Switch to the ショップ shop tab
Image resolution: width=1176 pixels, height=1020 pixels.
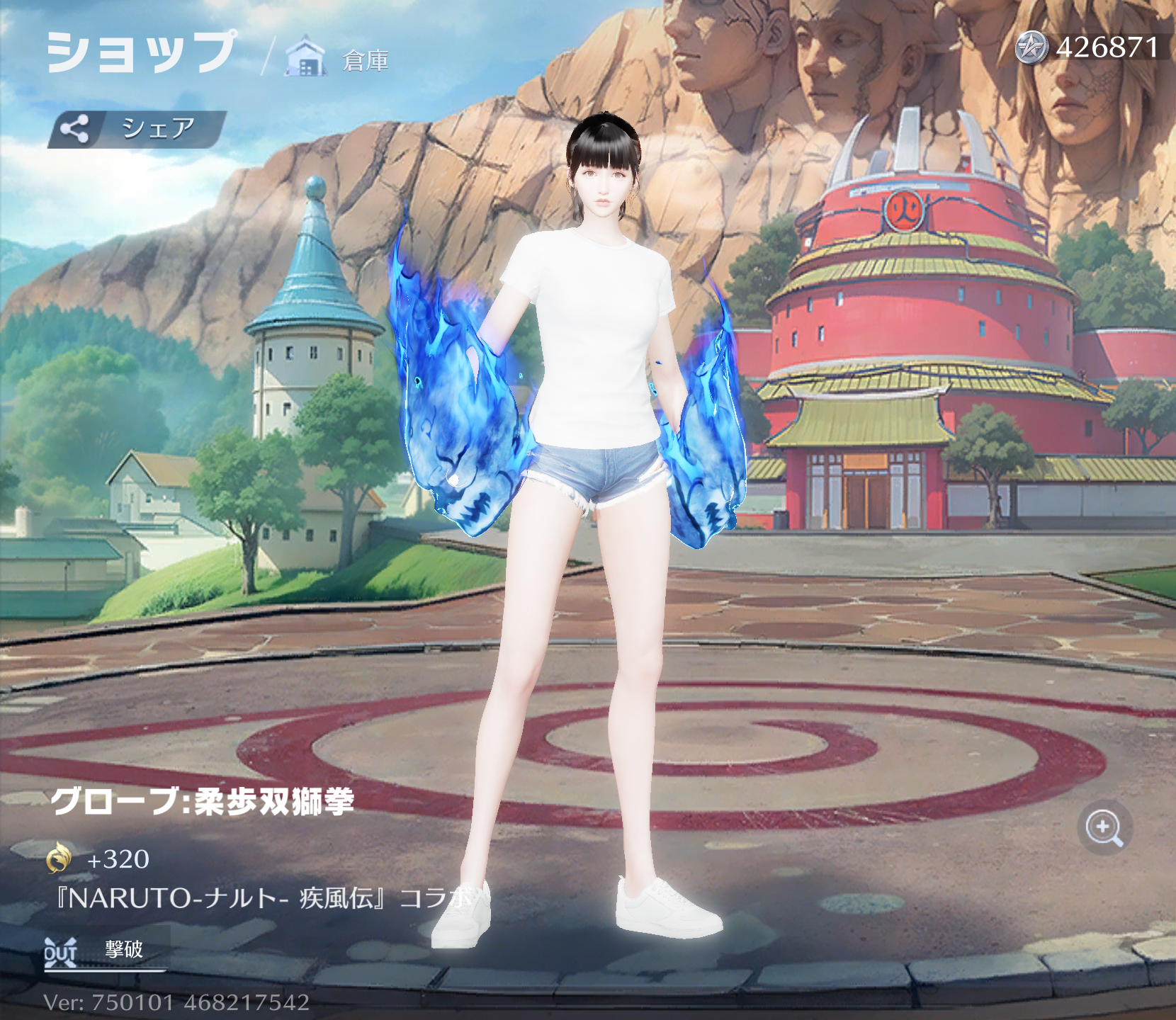click(141, 52)
